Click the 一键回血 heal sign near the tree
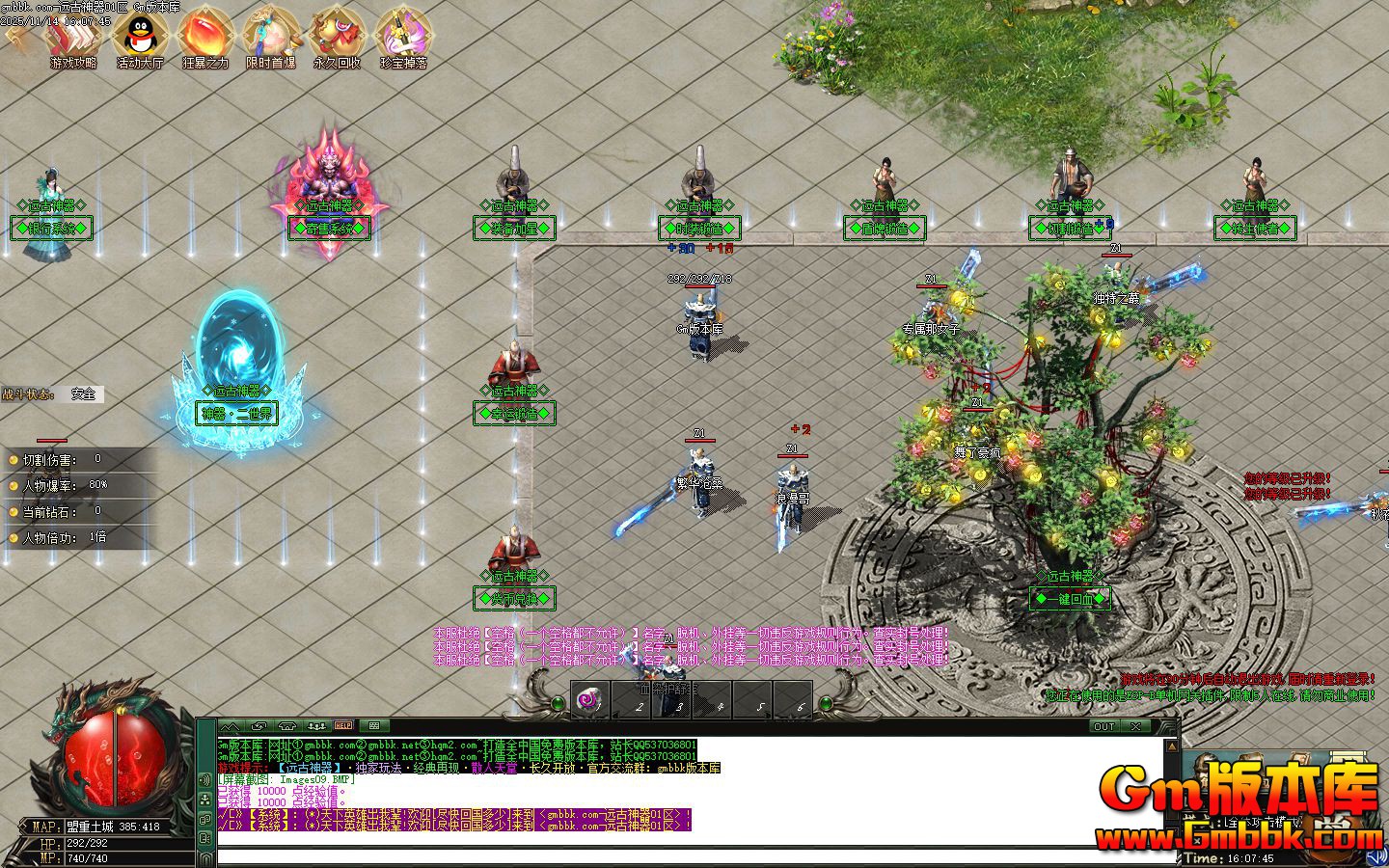 [x=1071, y=599]
